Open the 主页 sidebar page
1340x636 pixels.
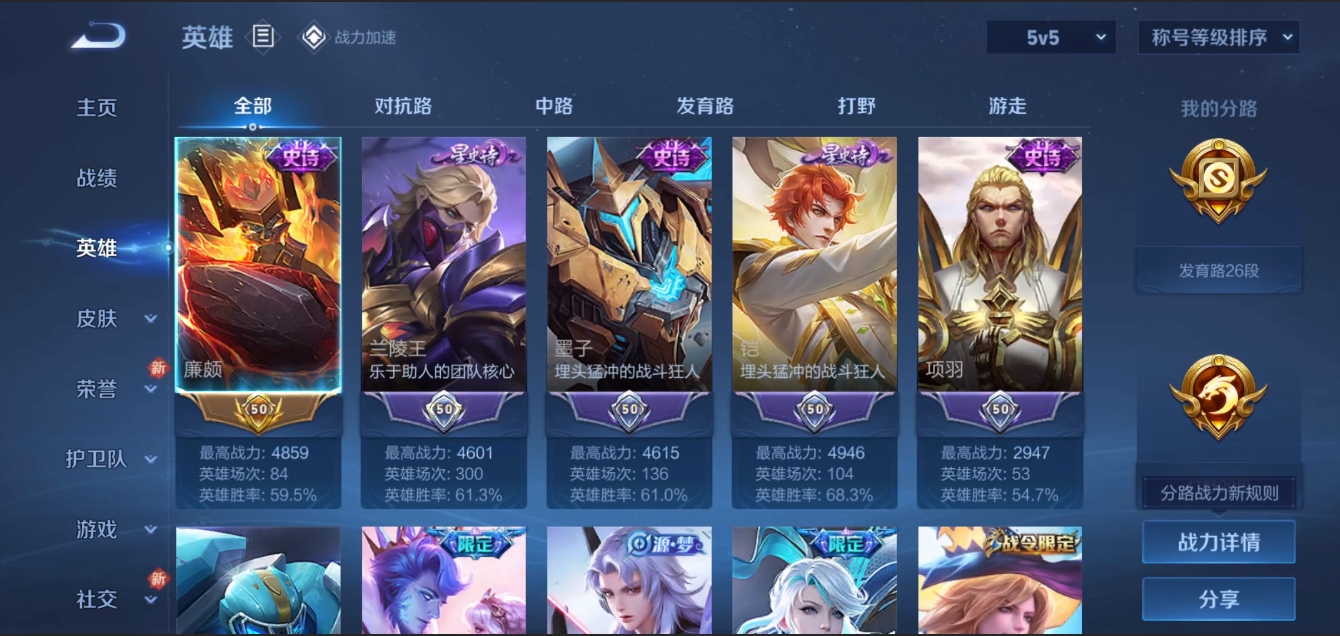(97, 107)
